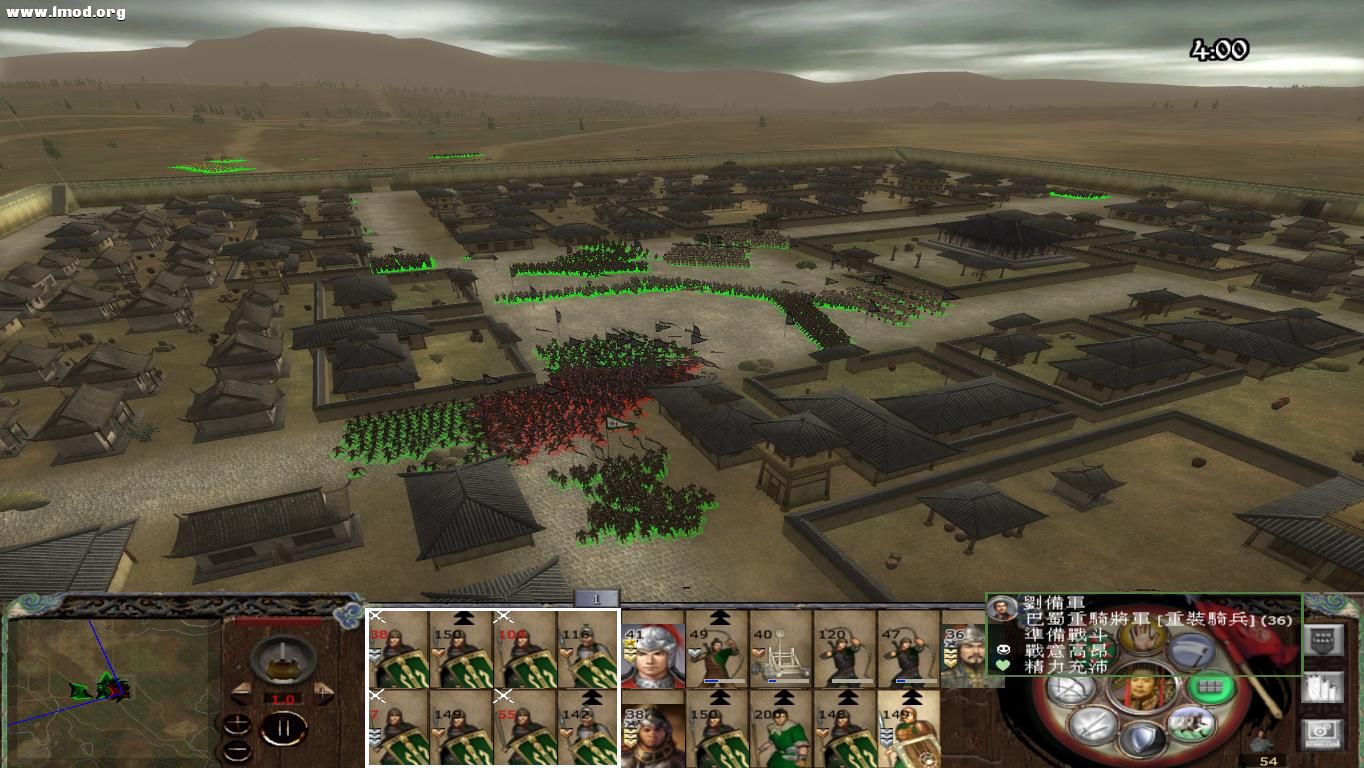Select unit group tab 1 above unit cards

click(595, 600)
